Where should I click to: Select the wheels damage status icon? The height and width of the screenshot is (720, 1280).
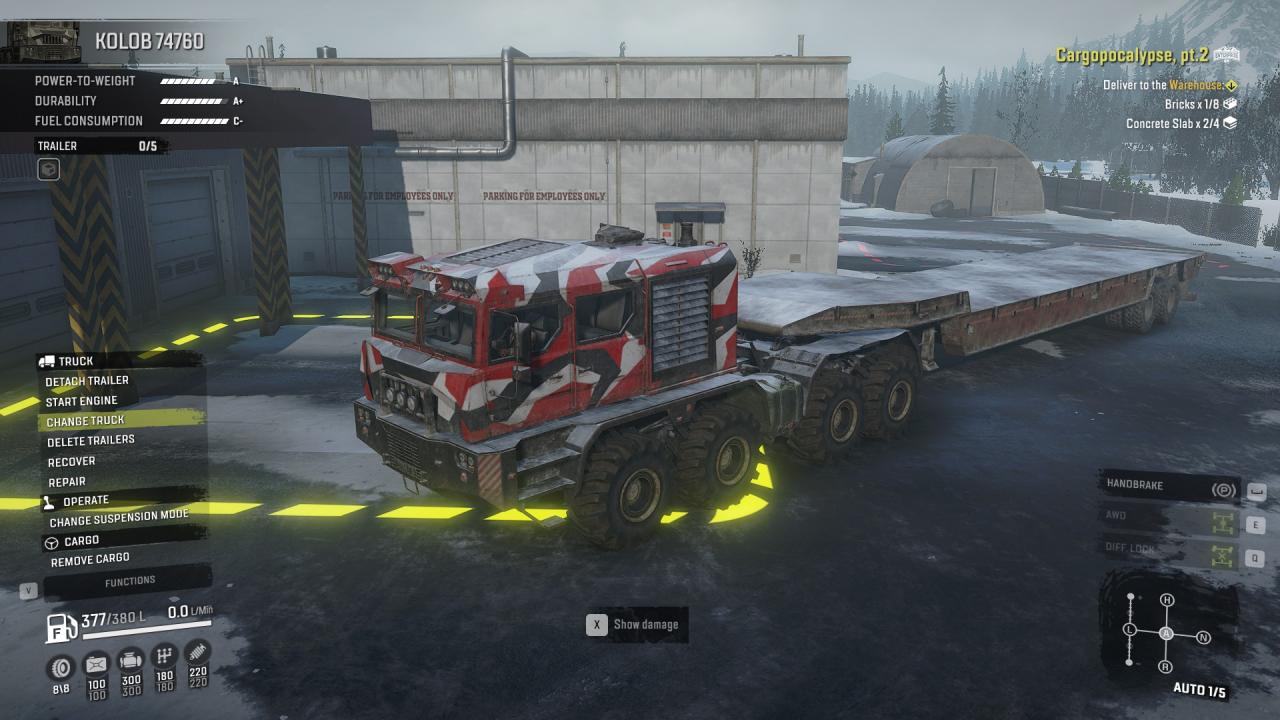coord(61,664)
